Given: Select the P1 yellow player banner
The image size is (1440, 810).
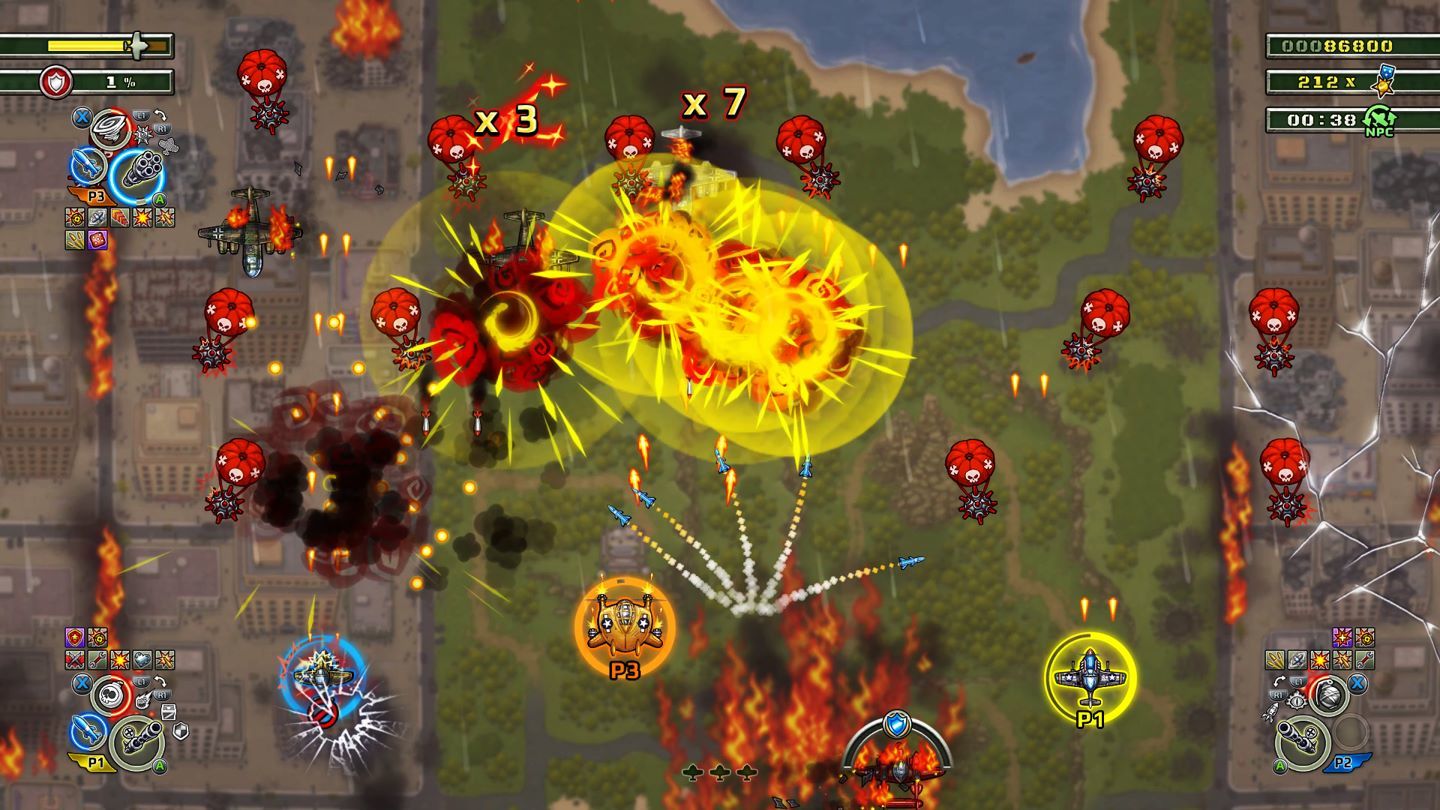Looking at the screenshot, I should (x=97, y=761).
